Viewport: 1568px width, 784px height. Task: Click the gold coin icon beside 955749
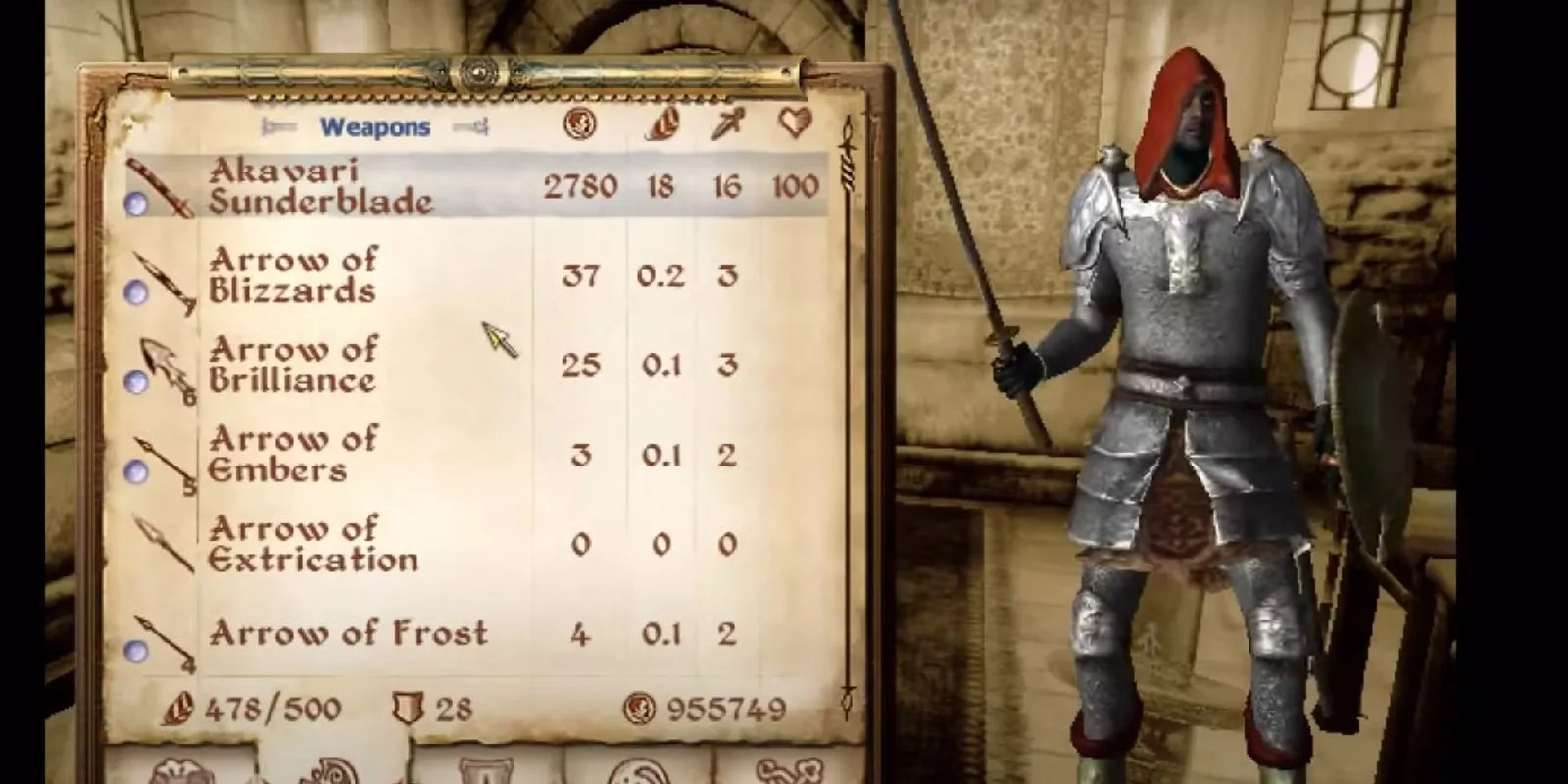click(642, 709)
